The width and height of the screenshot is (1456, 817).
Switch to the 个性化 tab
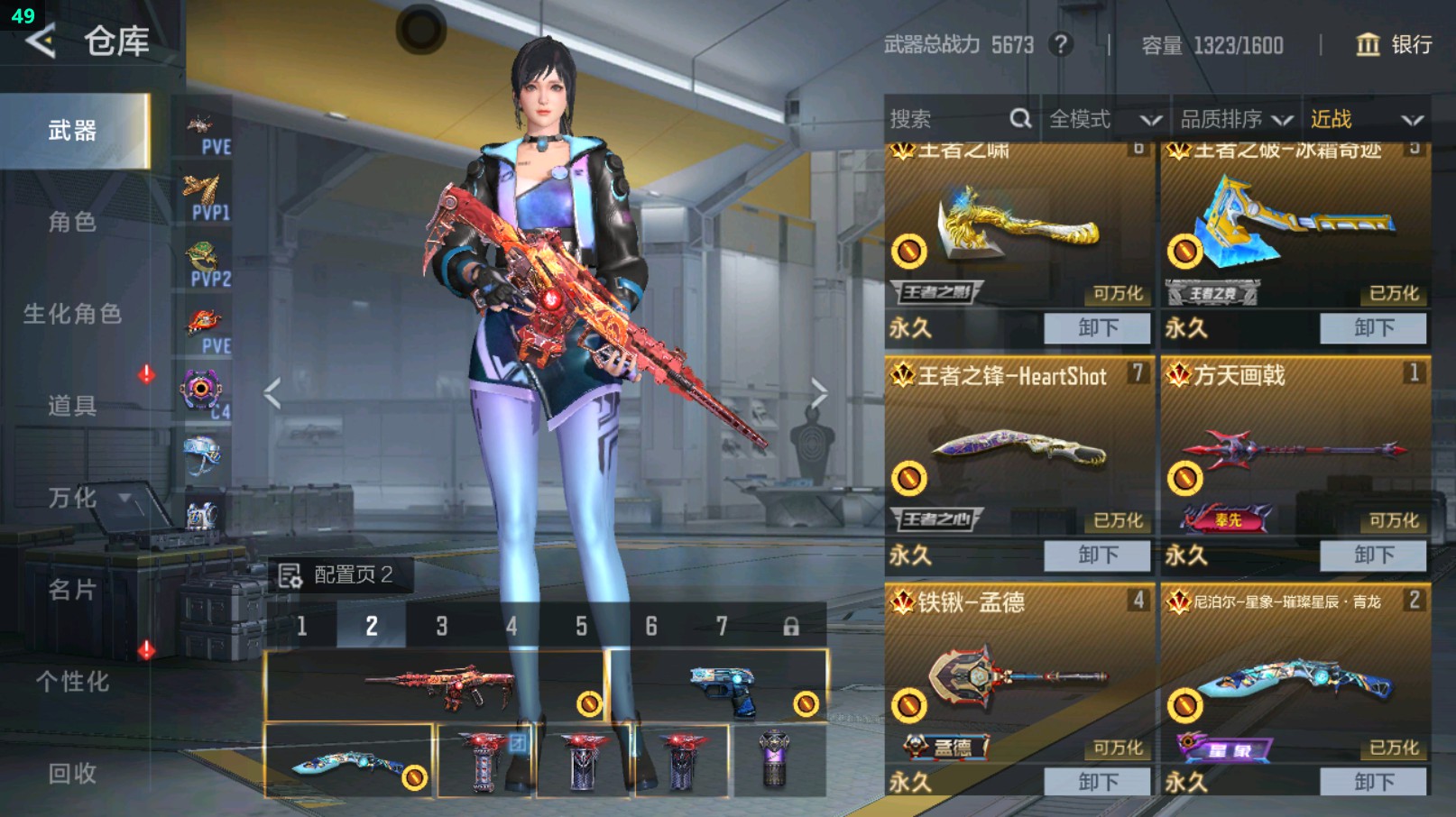(72, 682)
